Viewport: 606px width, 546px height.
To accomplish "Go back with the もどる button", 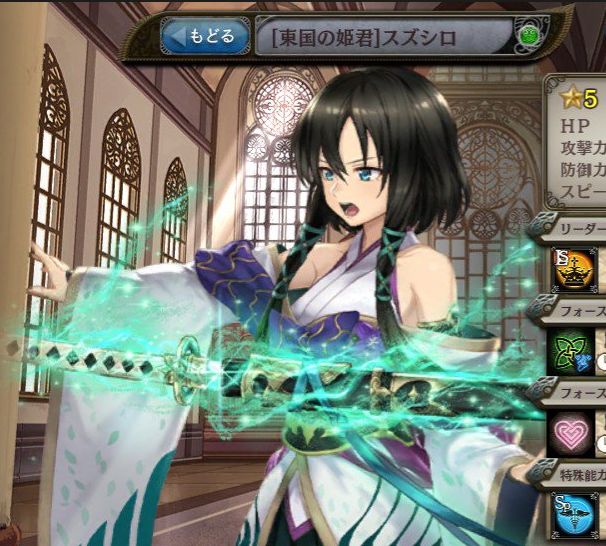I will tap(204, 38).
